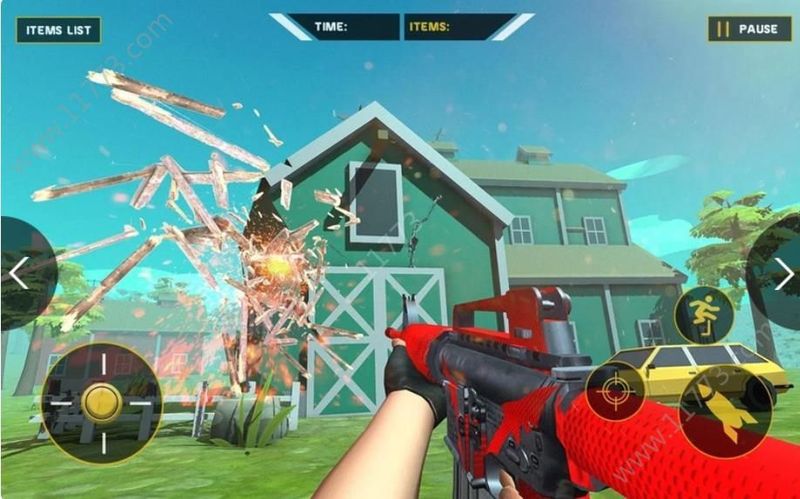Image resolution: width=800 pixels, height=499 pixels.
Task: Toggle the crosshair aim button
Action: 614,392
